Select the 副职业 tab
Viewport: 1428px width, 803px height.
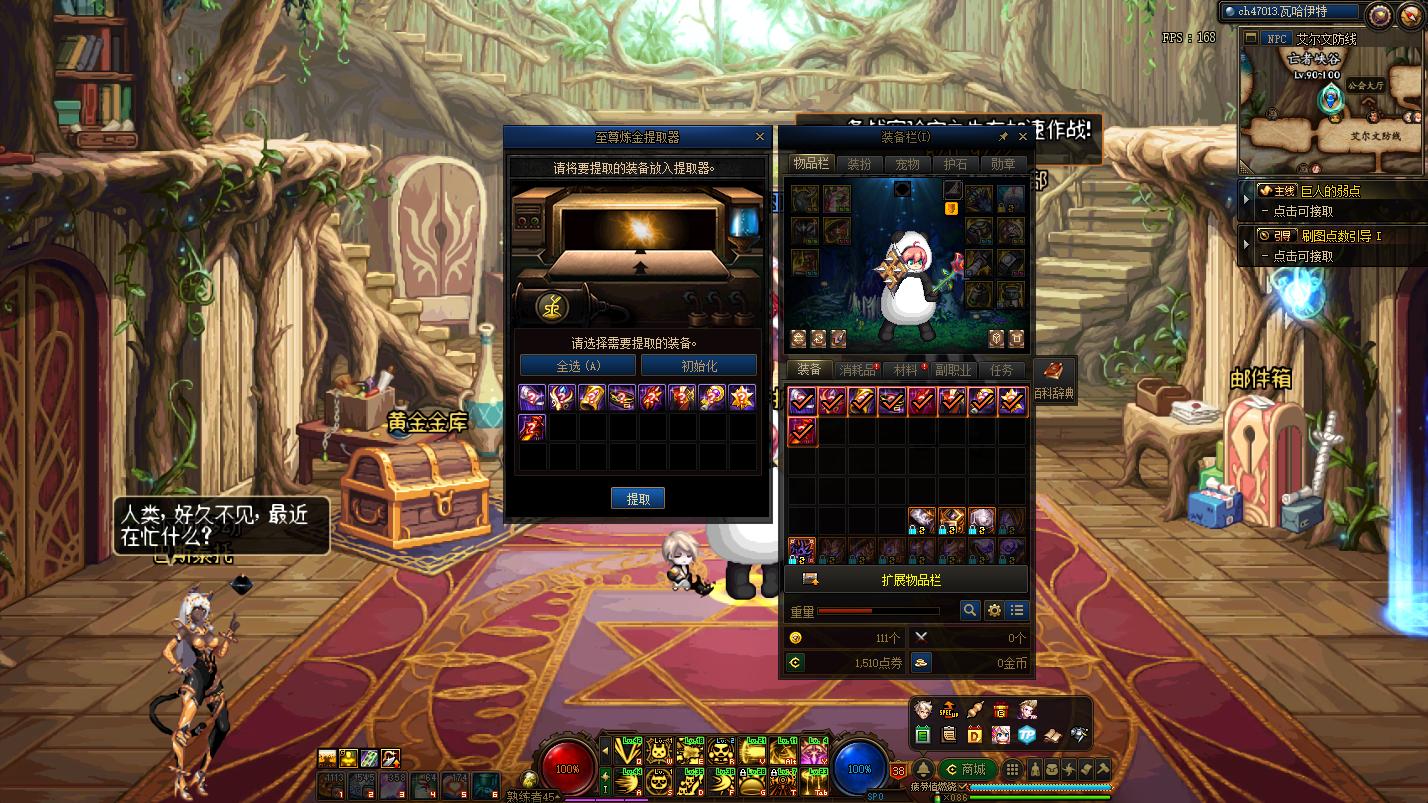pos(953,370)
